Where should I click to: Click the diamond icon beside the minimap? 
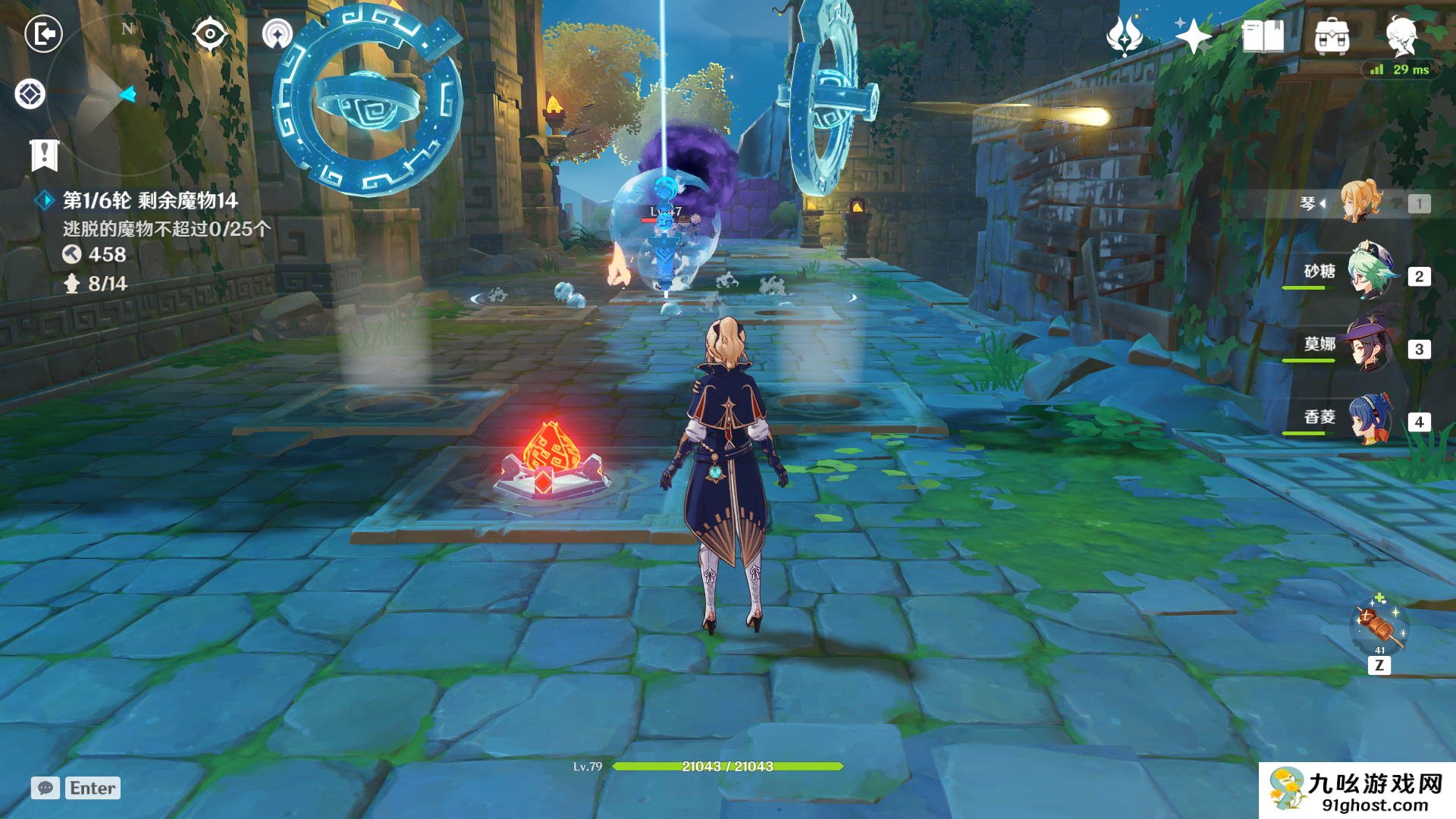click(30, 94)
